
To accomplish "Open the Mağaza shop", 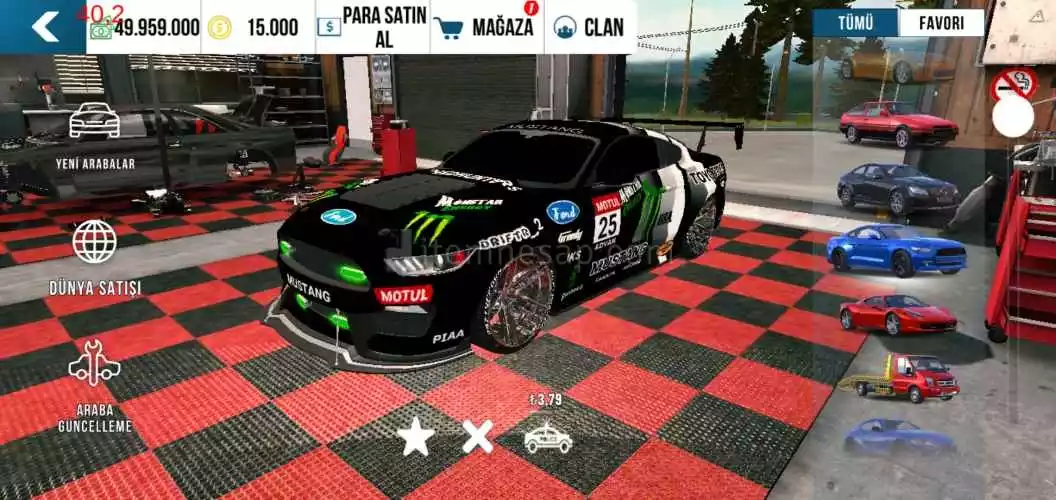I will click(487, 27).
